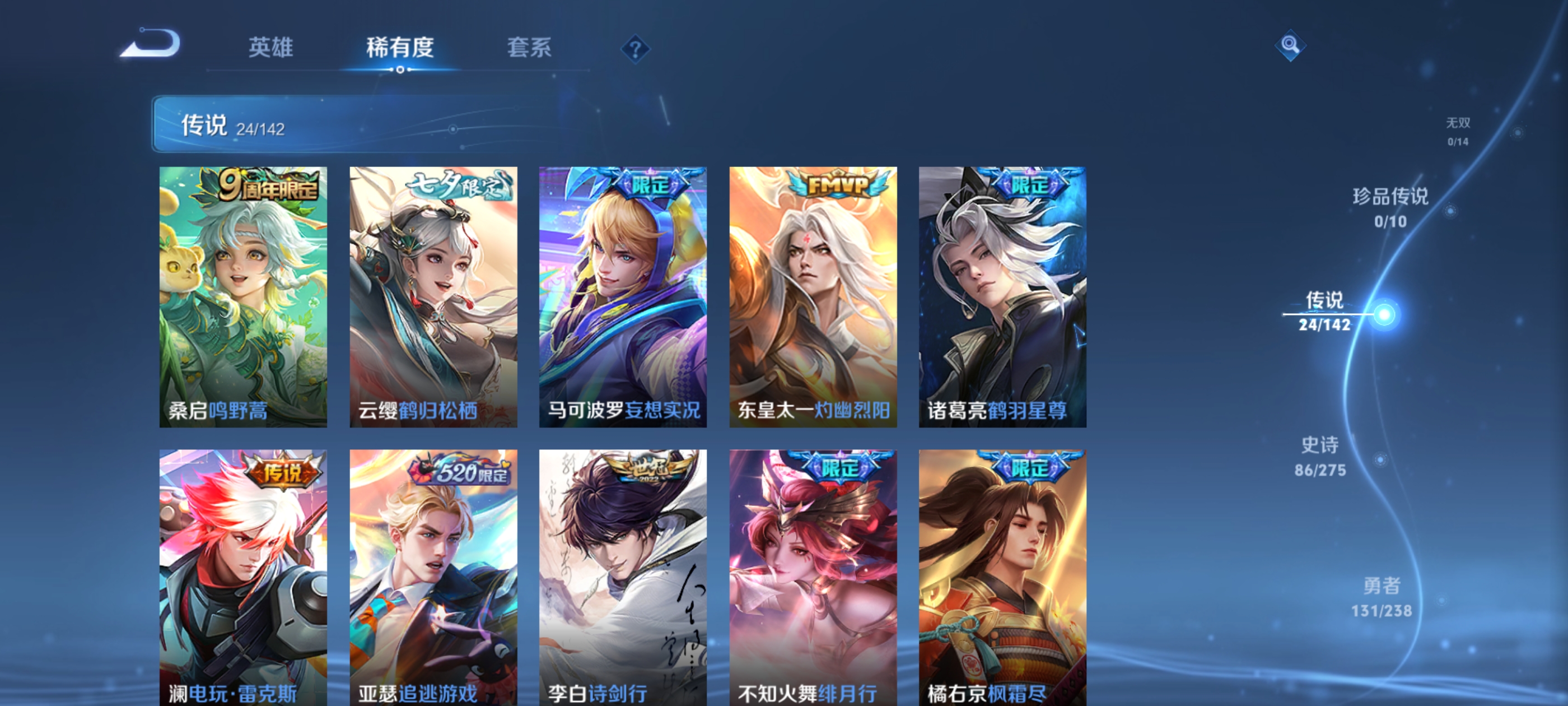
Task: Open the 史诗 rarity section
Action: coord(1322,457)
